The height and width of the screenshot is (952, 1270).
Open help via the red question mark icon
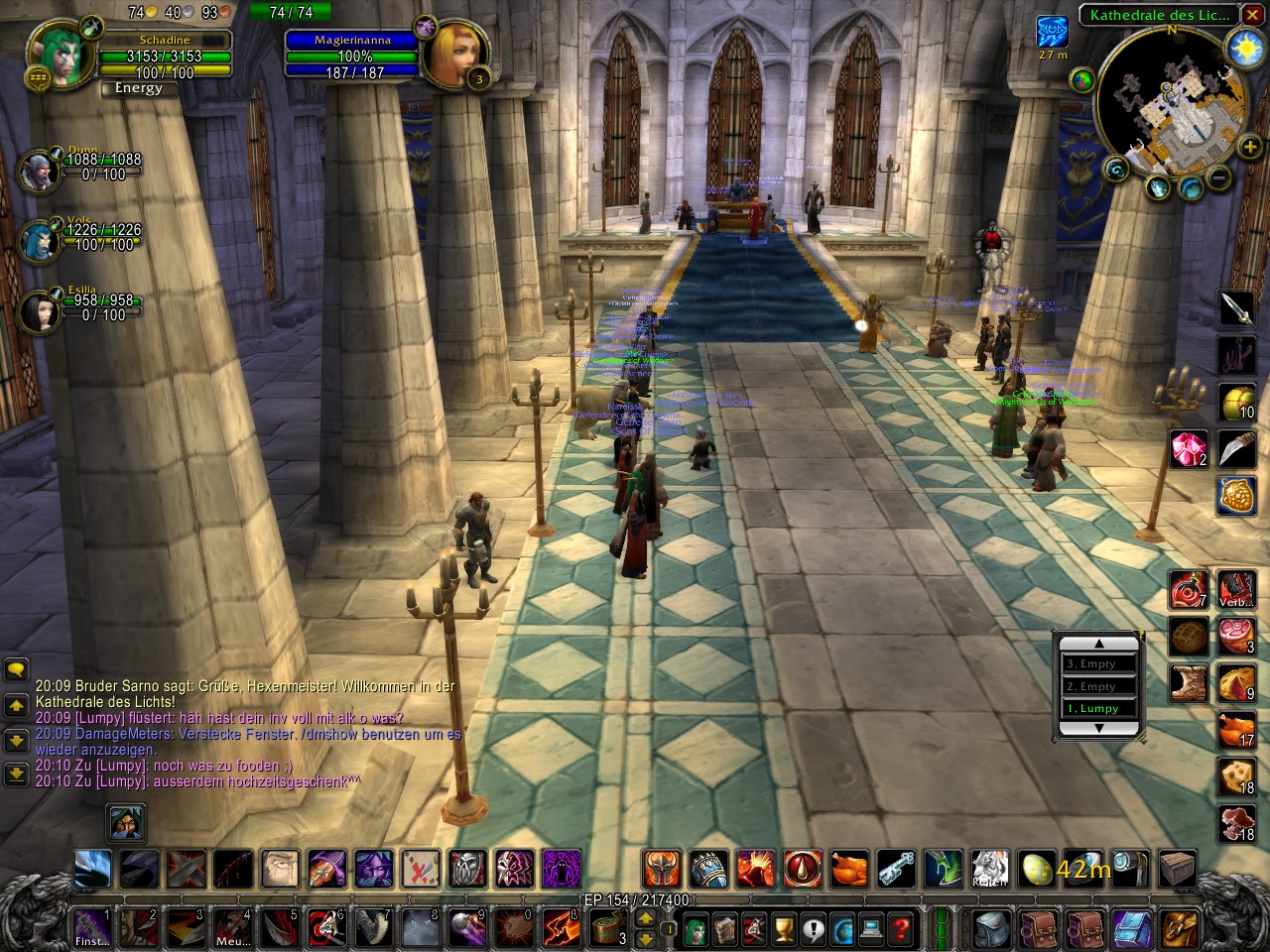[x=900, y=930]
